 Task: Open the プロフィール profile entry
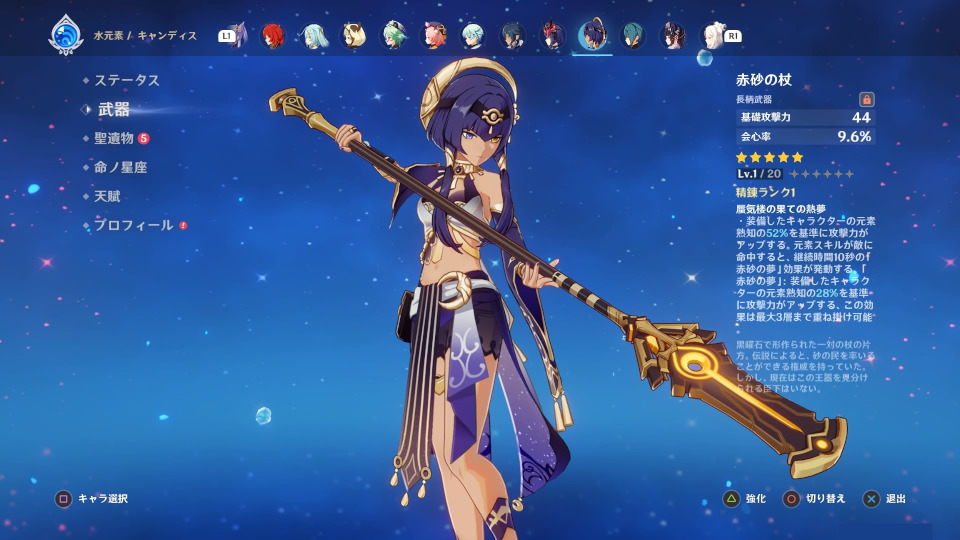(x=133, y=225)
